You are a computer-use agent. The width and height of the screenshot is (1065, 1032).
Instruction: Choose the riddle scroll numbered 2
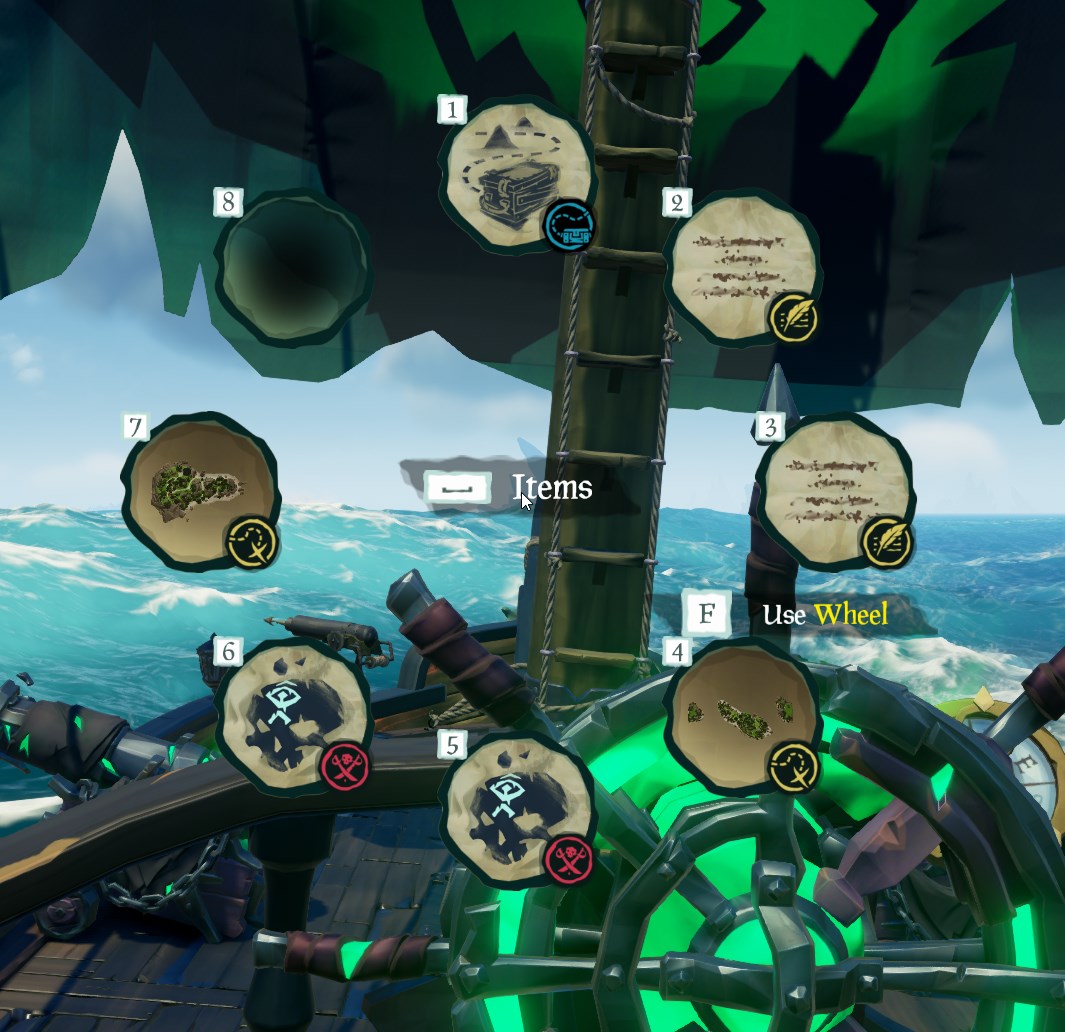(740, 266)
